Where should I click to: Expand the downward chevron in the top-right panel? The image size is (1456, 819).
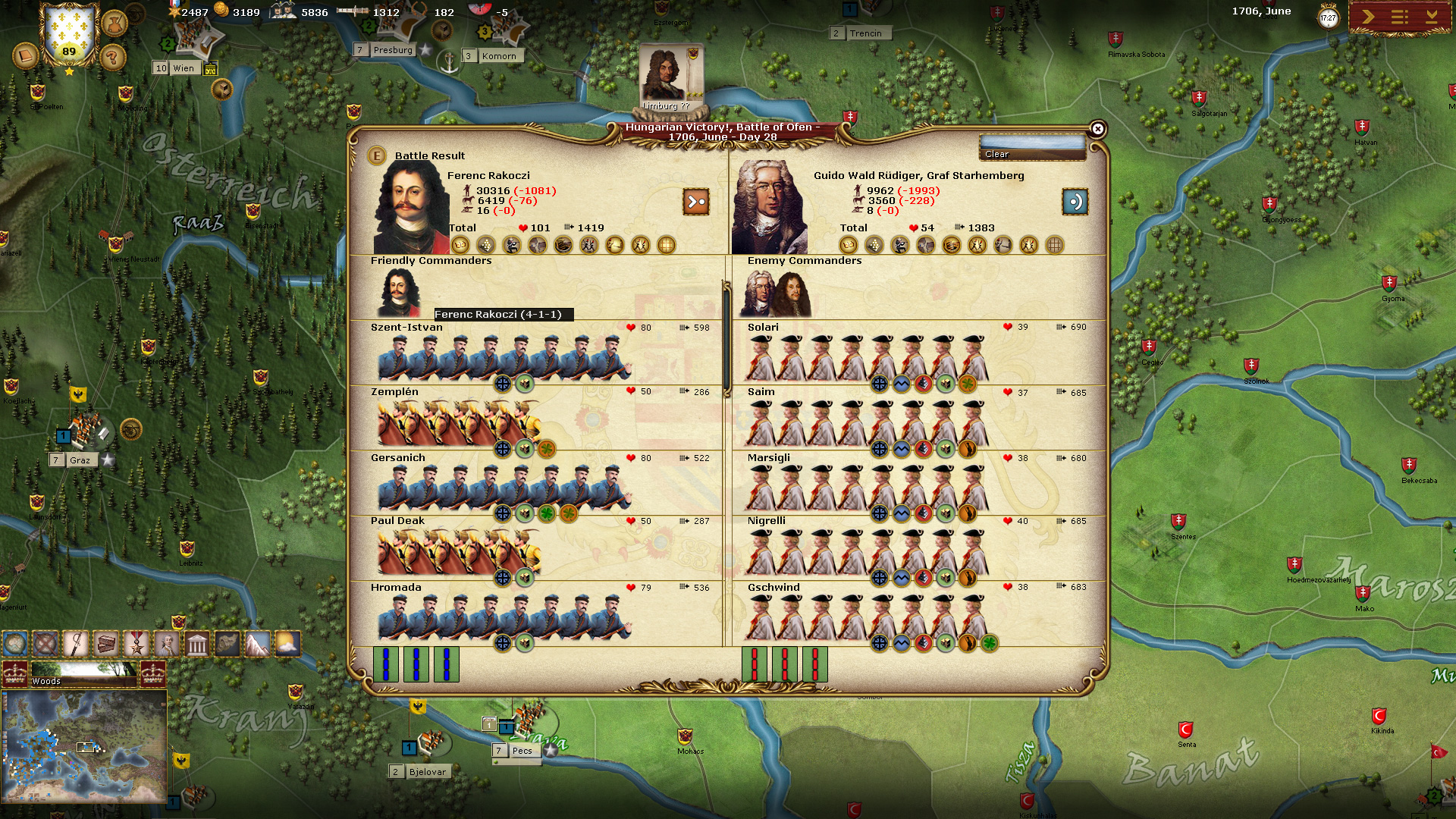1432,16
